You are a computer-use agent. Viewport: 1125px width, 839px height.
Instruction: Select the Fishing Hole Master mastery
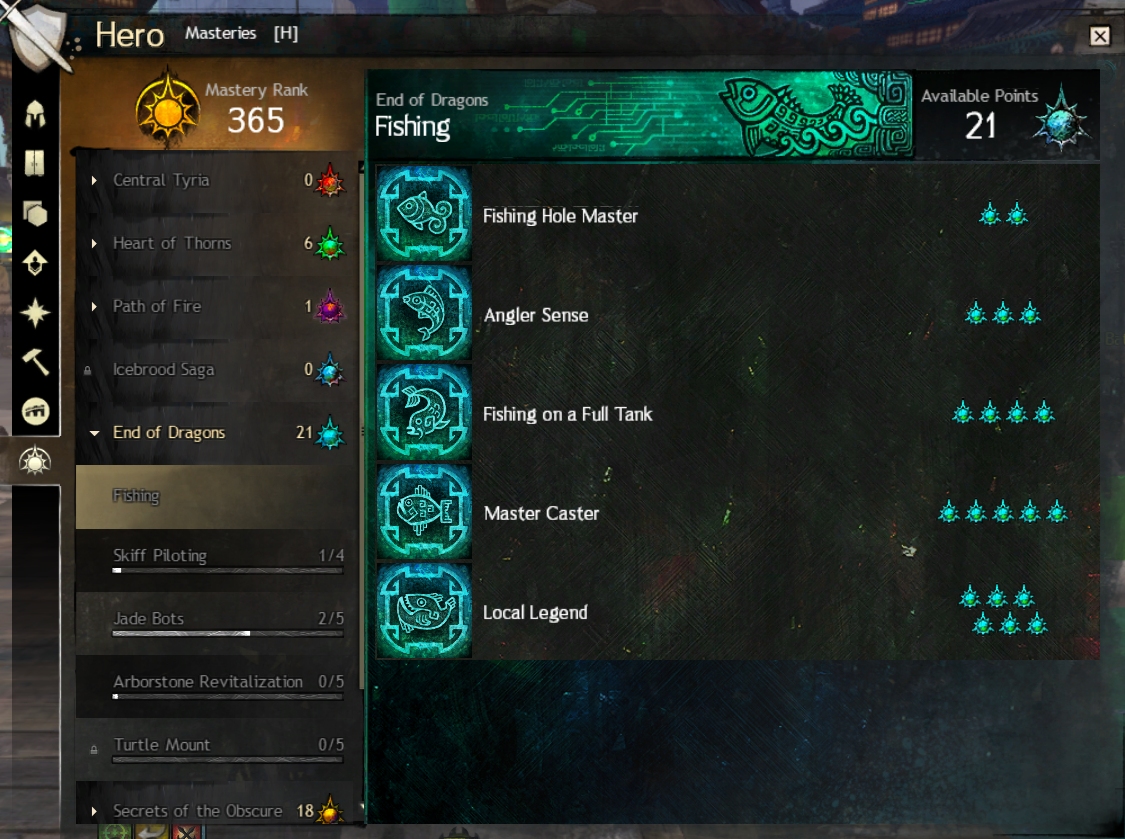coord(560,216)
